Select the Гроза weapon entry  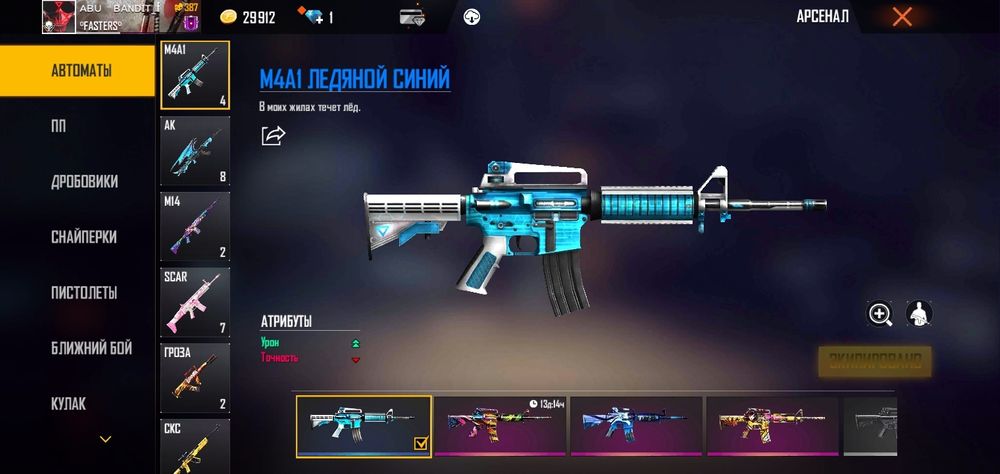[195, 378]
